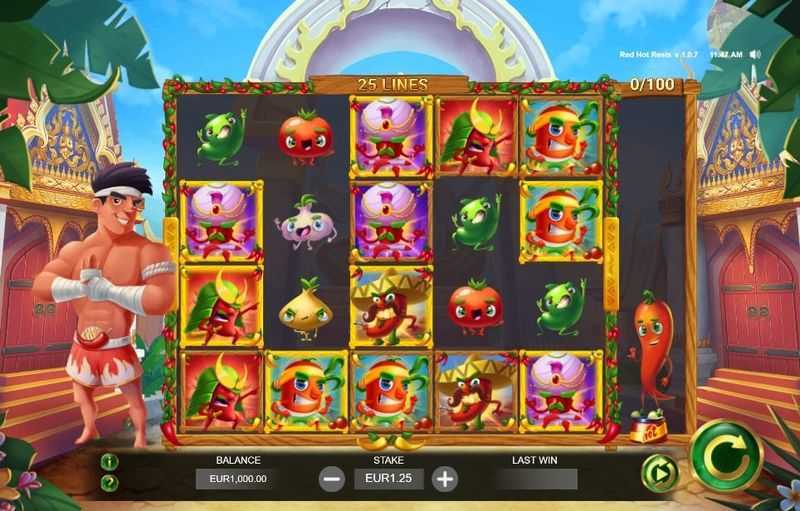Select the EUR1.25 stake field
The height and width of the screenshot is (511, 800).
coord(388,478)
